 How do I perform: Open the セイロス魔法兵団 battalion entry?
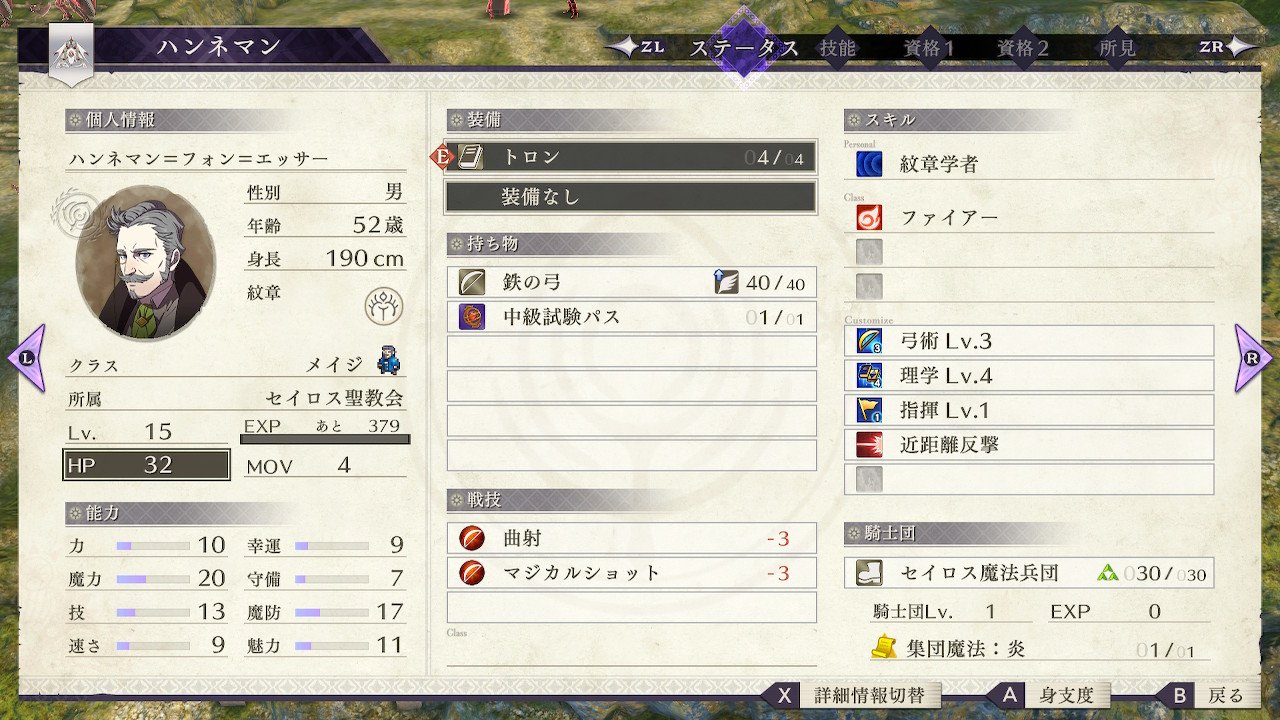(x=1030, y=573)
